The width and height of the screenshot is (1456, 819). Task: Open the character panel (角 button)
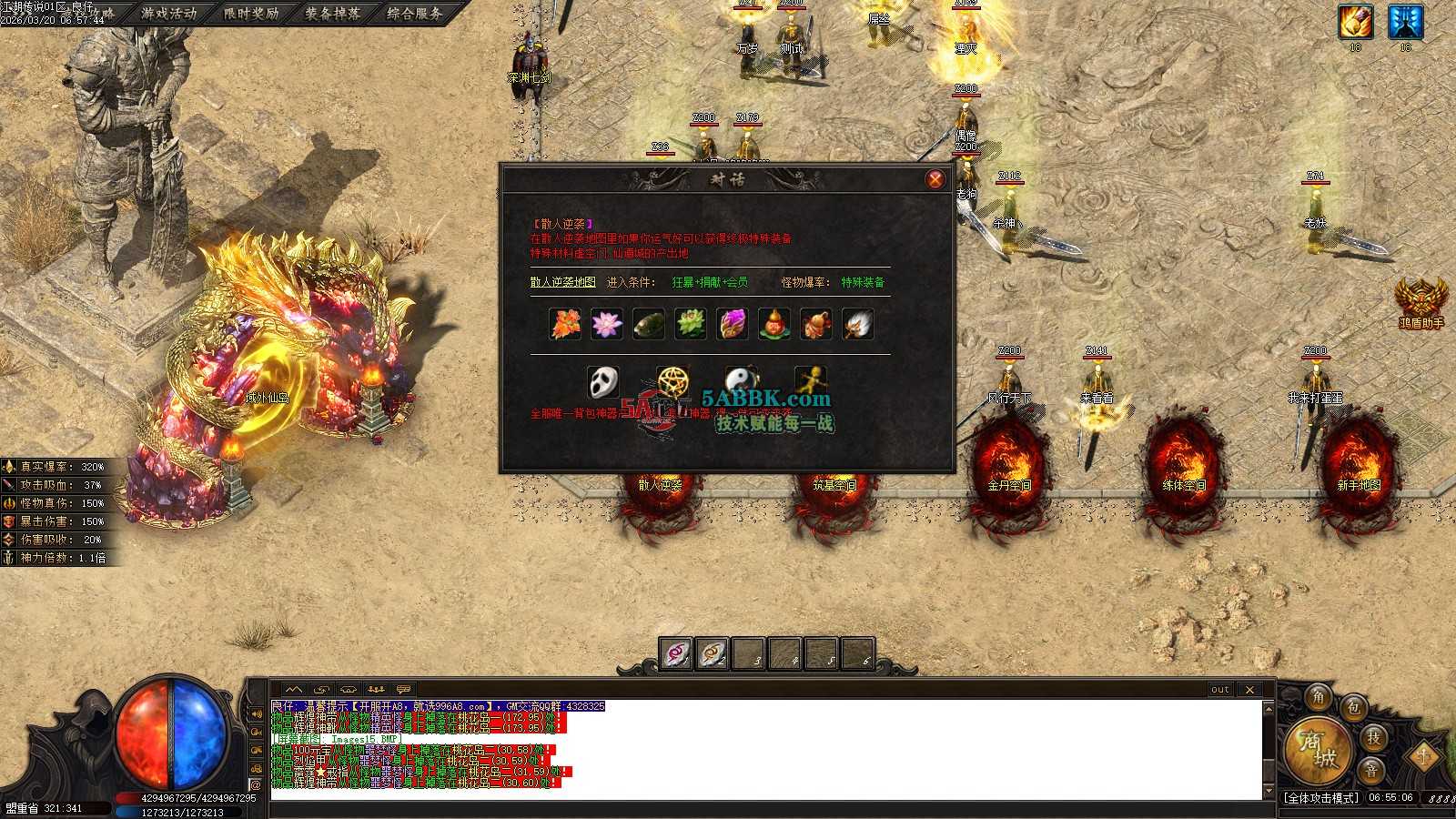(x=1319, y=698)
